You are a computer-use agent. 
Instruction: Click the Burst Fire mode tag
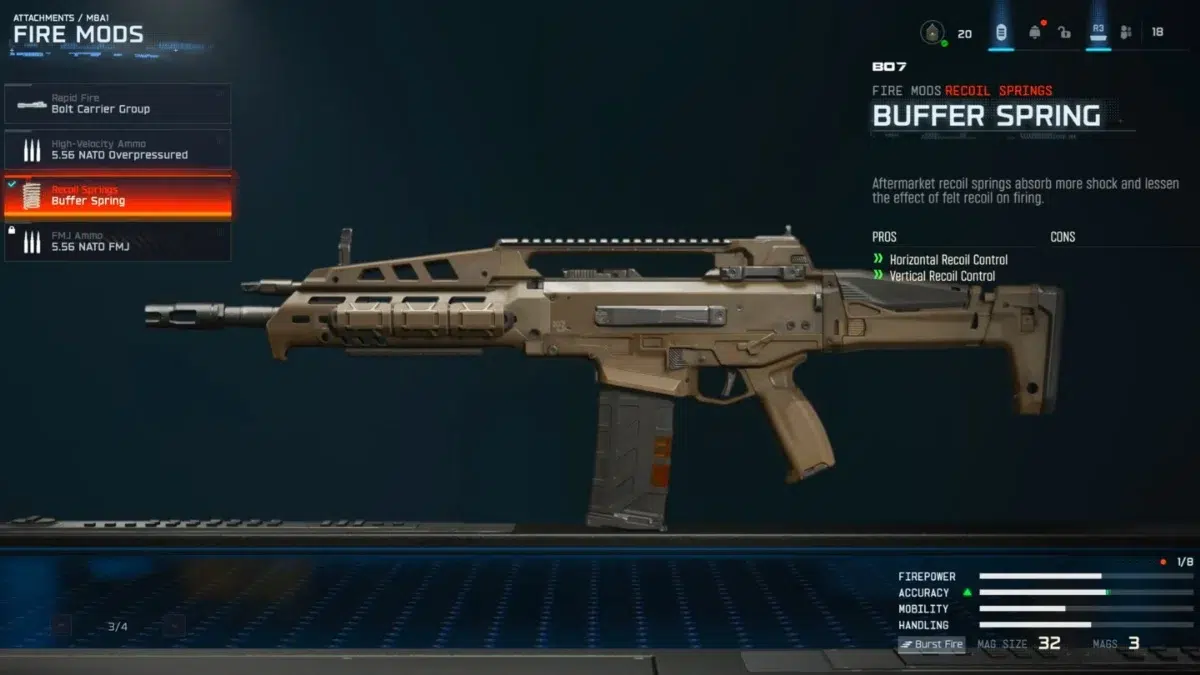(932, 644)
